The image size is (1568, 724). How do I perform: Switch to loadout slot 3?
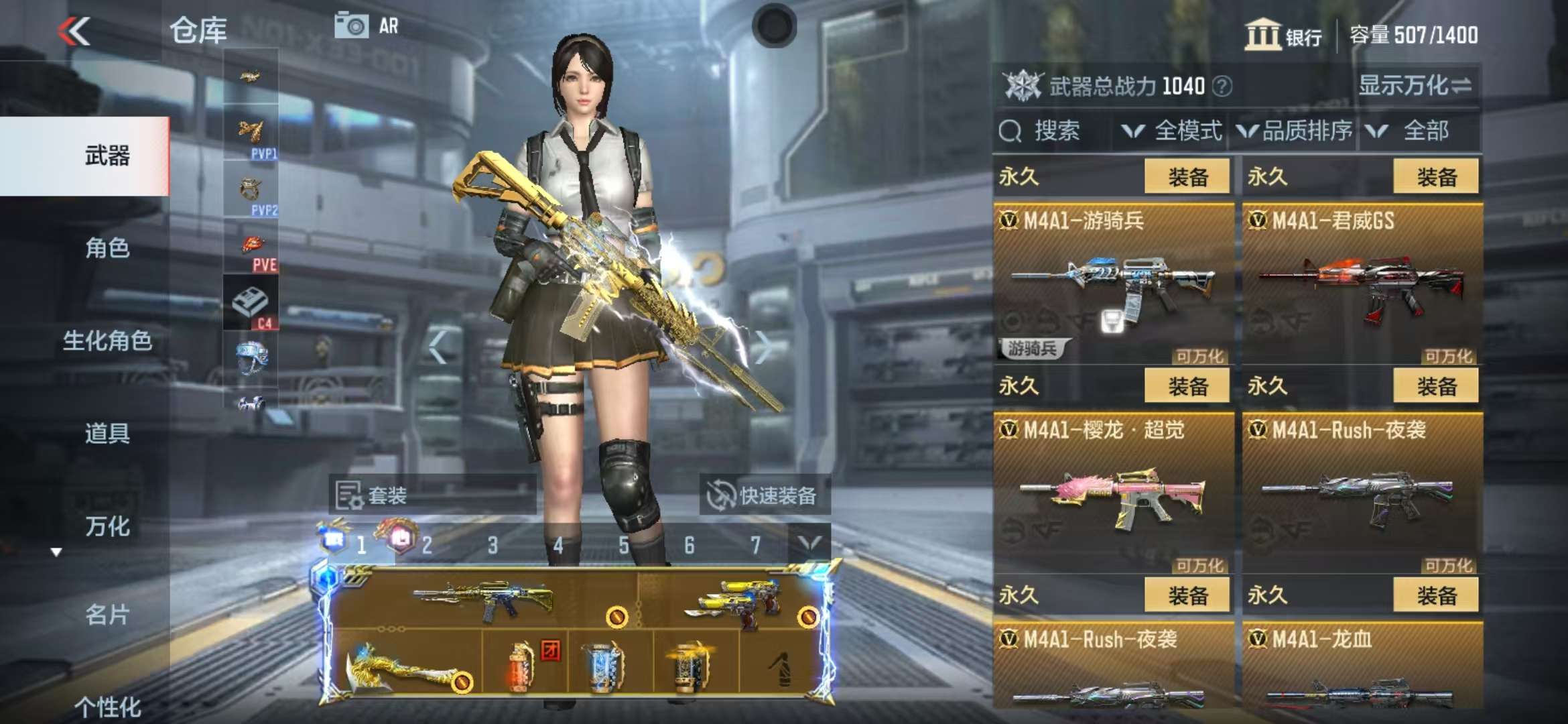click(493, 545)
